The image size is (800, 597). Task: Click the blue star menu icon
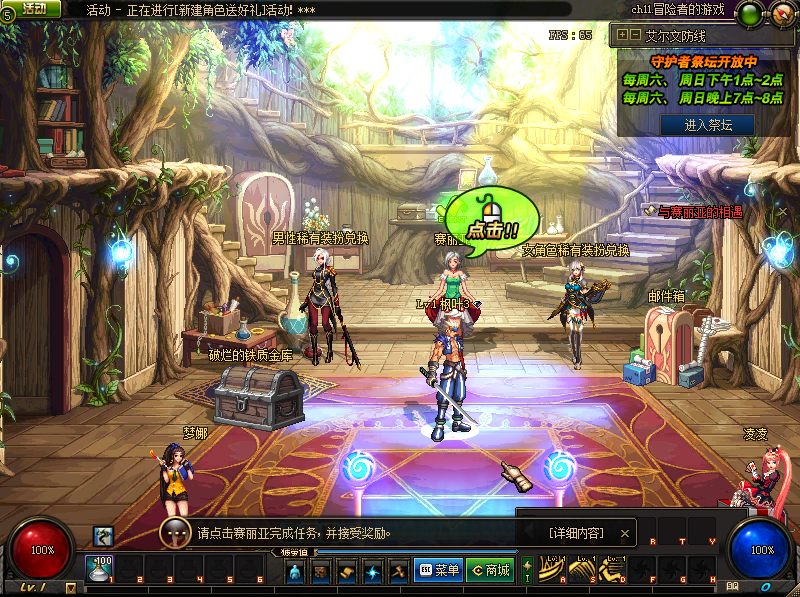click(x=373, y=571)
